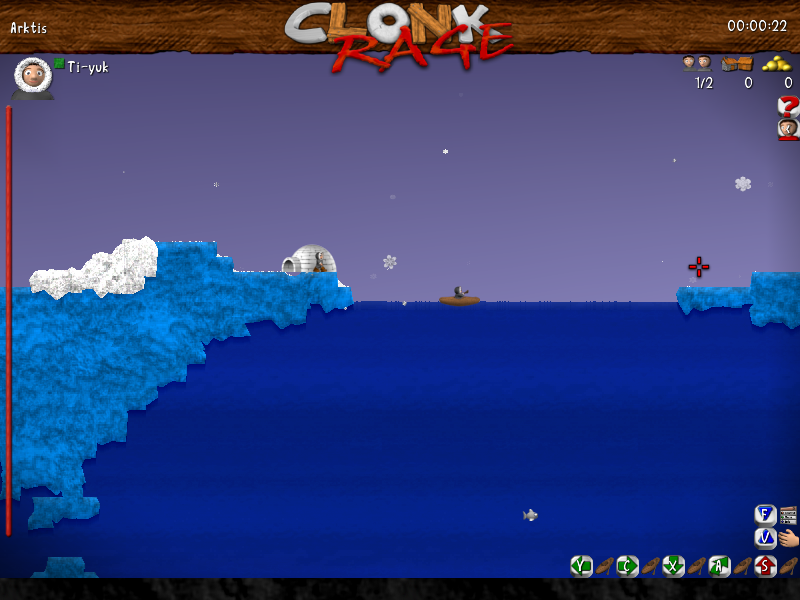This screenshot has width=800, height=600.
Task: Hit the red up arrow control button
Action: [766, 566]
